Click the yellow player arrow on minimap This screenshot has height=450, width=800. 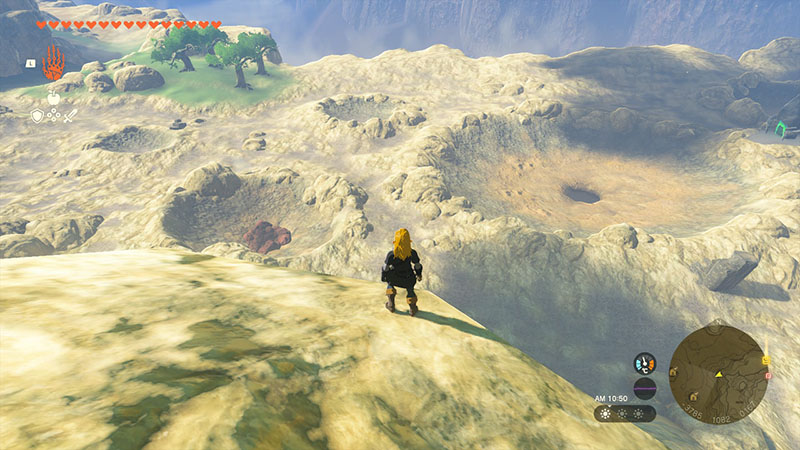click(719, 373)
